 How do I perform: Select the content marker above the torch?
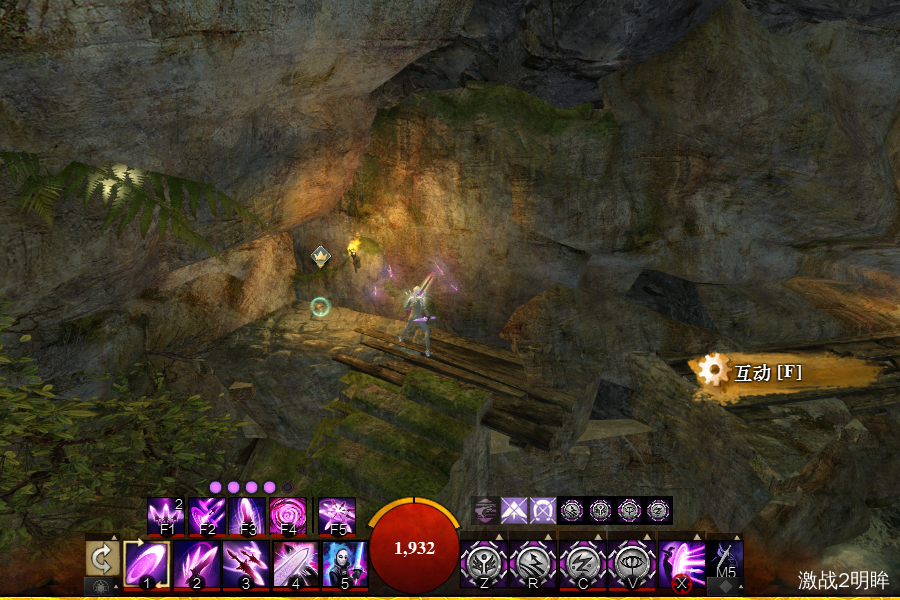(x=320, y=256)
